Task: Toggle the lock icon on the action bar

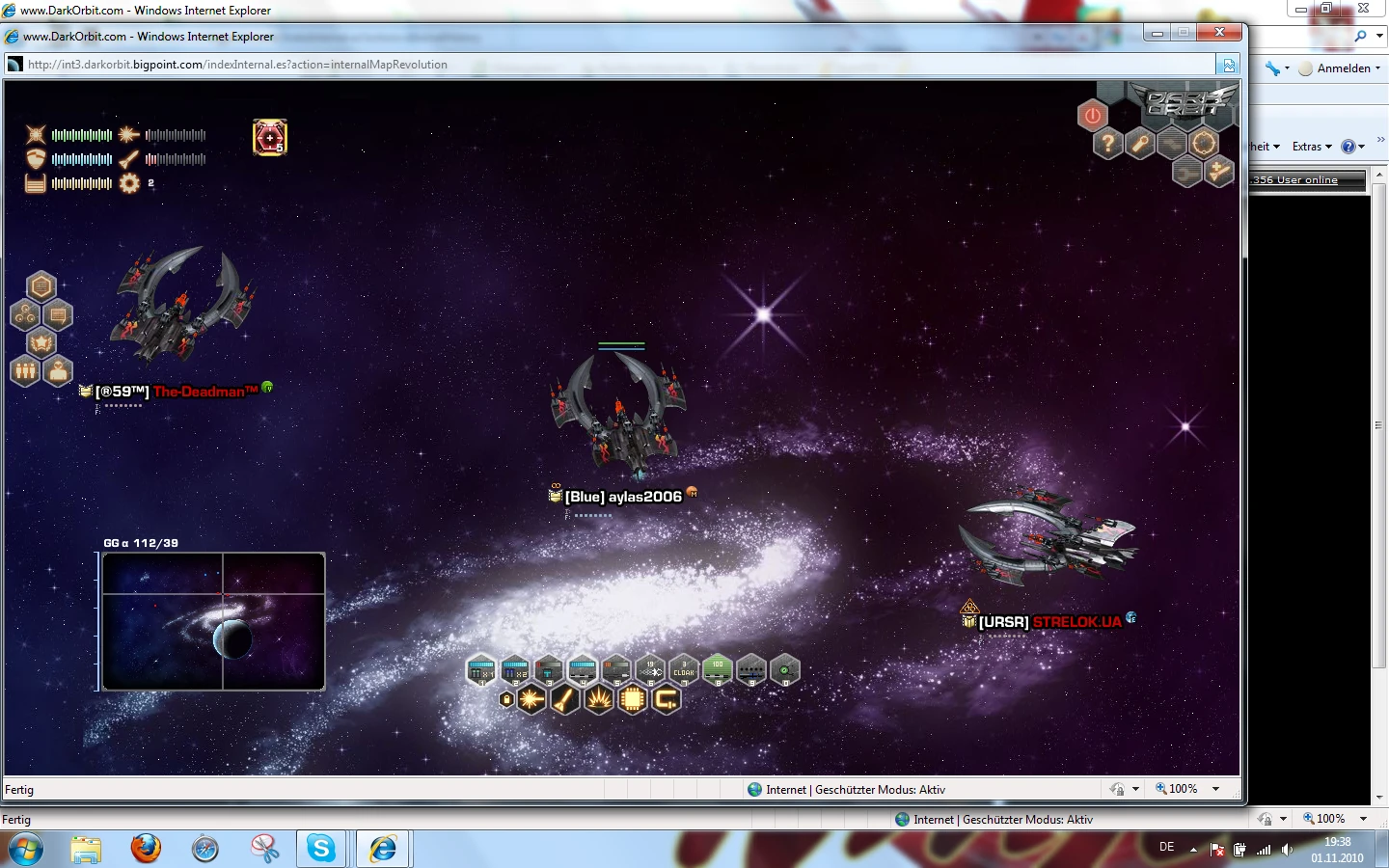Action: click(506, 698)
